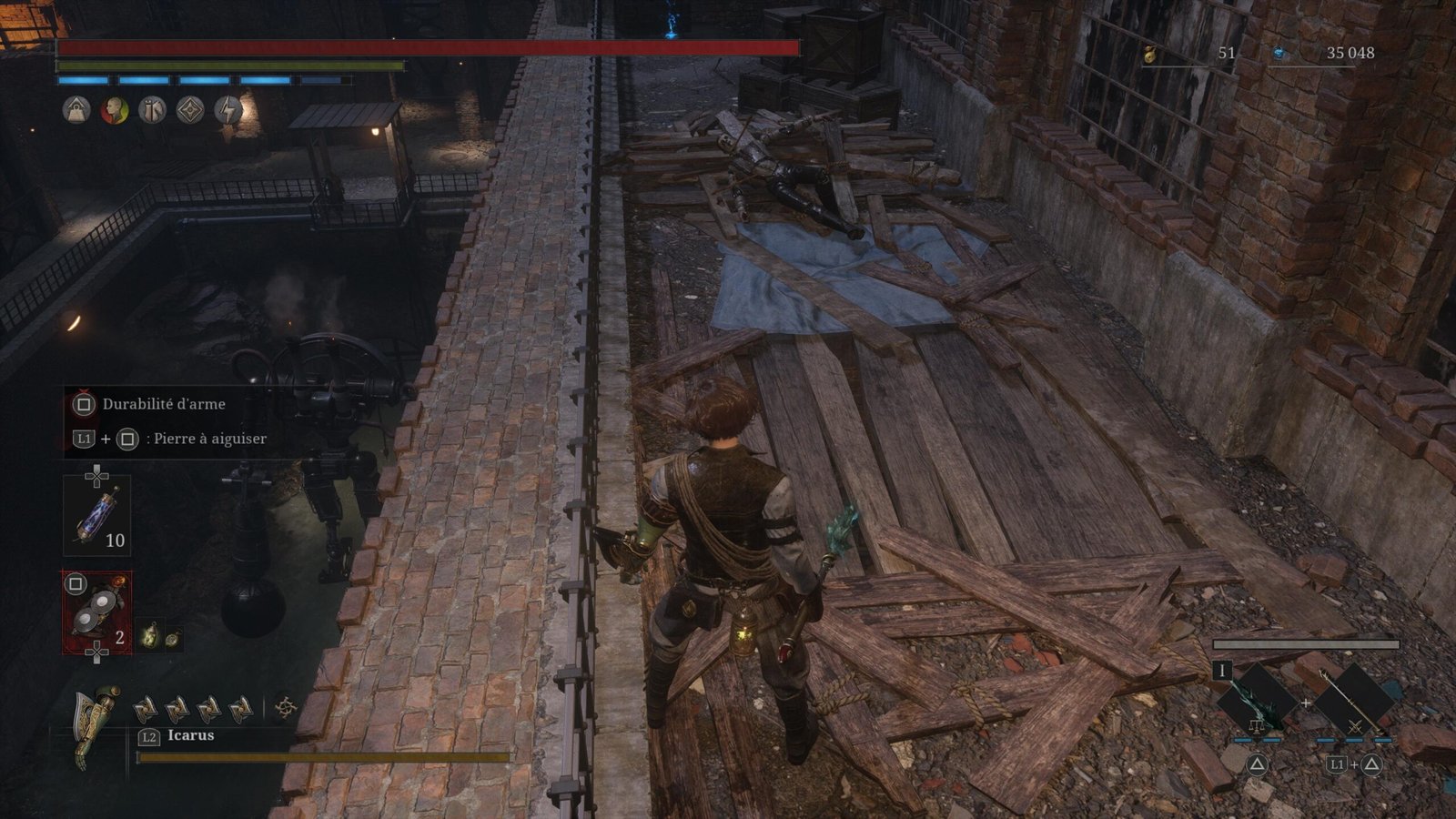The width and height of the screenshot is (1456, 819).
Task: Select the Pulse Cell item slot
Action: coord(96,515)
